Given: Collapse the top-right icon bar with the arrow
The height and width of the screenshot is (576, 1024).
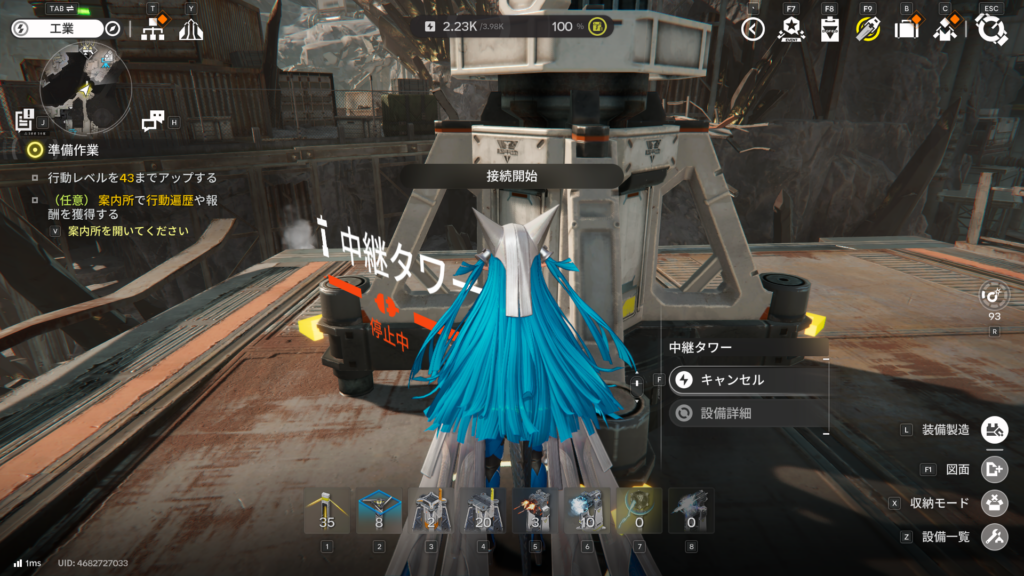Looking at the screenshot, I should point(754,29).
